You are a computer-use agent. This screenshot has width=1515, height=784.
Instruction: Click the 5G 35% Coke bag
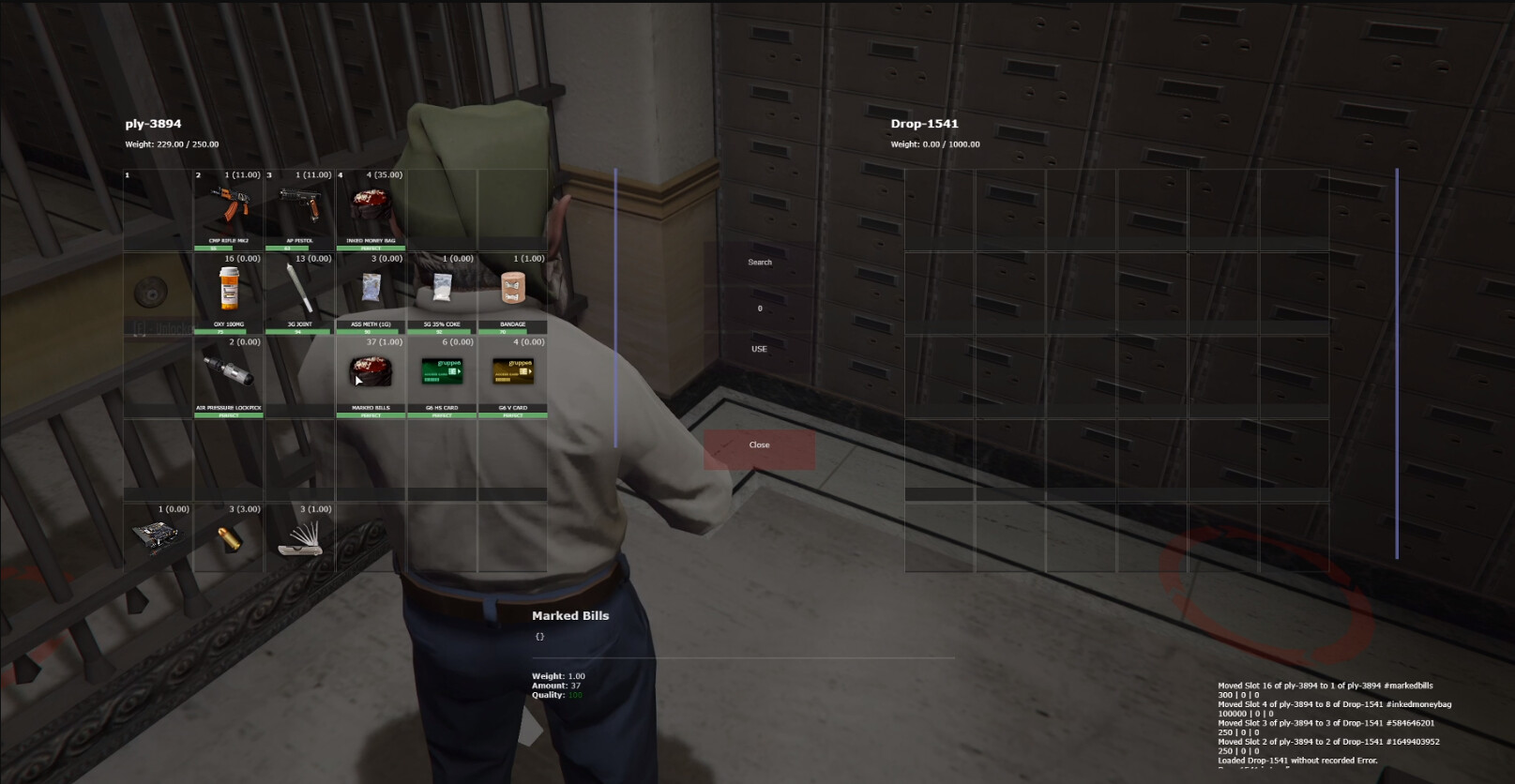pos(442,288)
